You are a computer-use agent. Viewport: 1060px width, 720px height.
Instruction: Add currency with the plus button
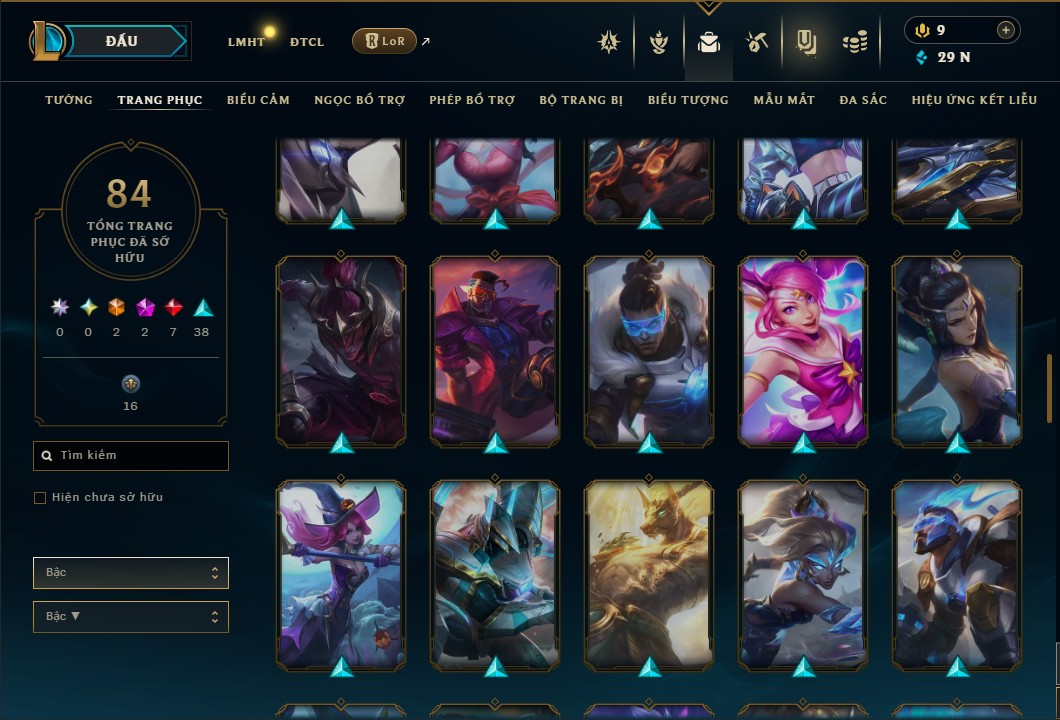coord(1005,30)
